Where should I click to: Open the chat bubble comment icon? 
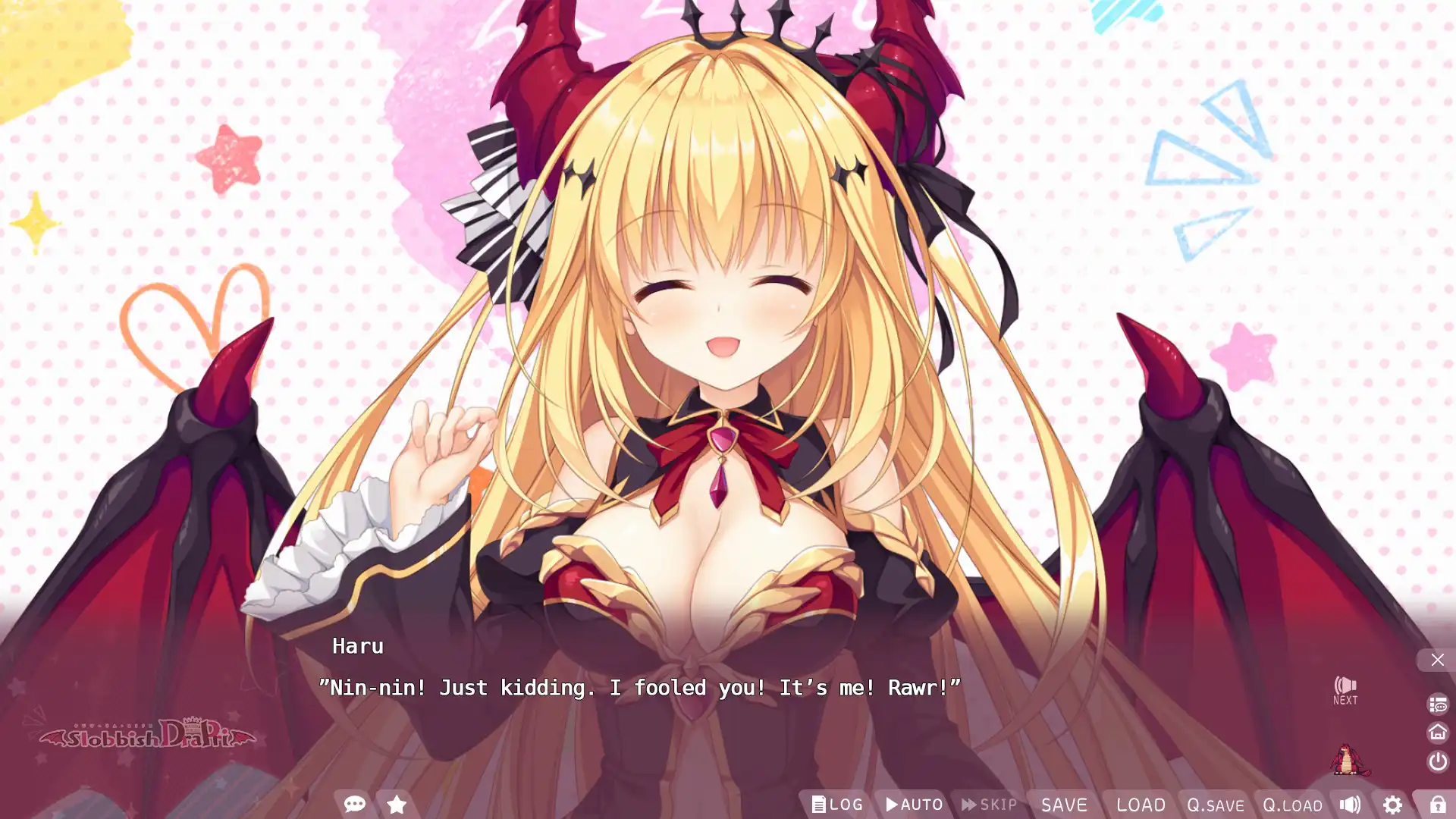tap(354, 805)
